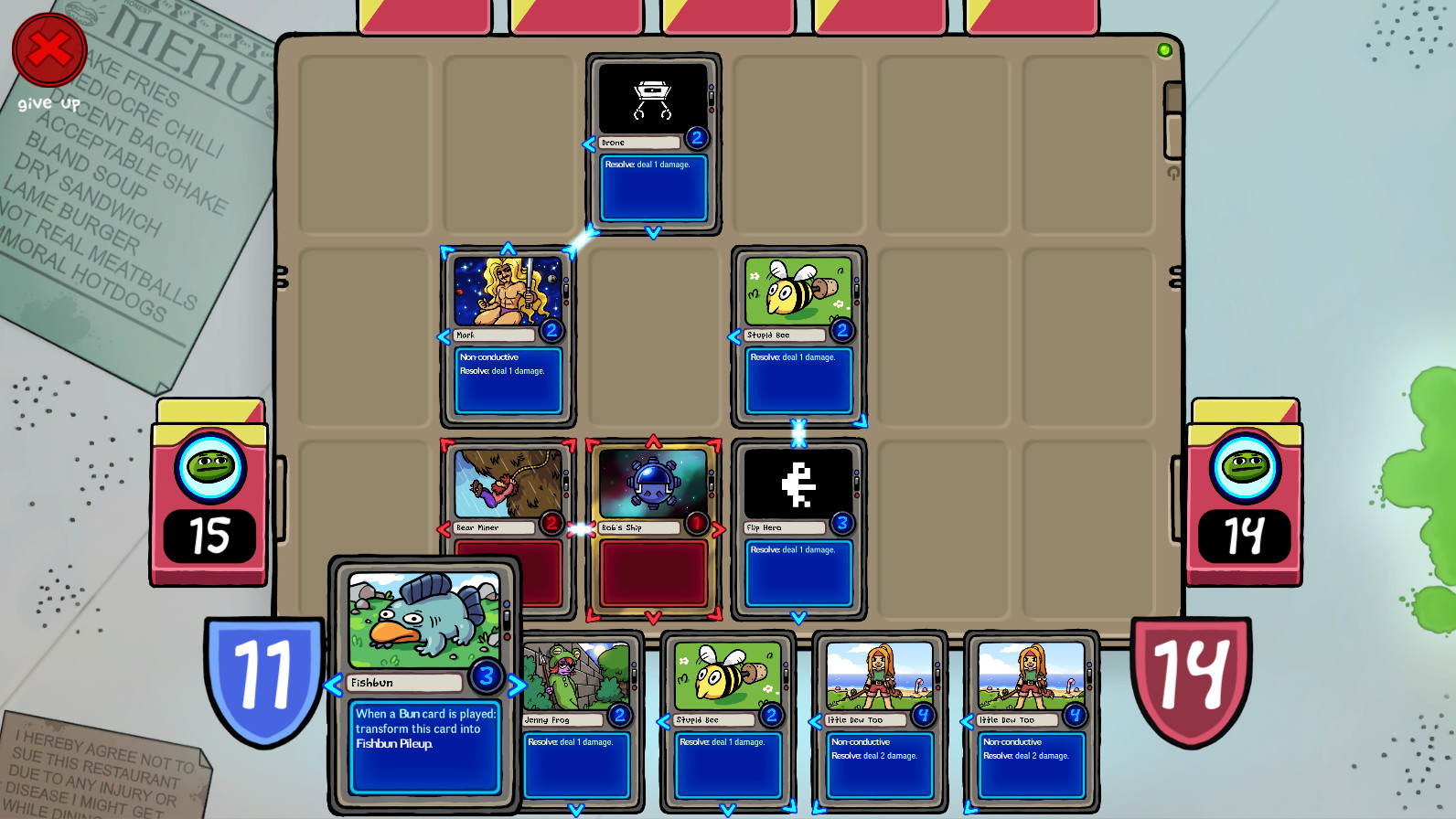Click the left player's health display showing 15
Screen dimensions: 1456x819
(x=209, y=536)
